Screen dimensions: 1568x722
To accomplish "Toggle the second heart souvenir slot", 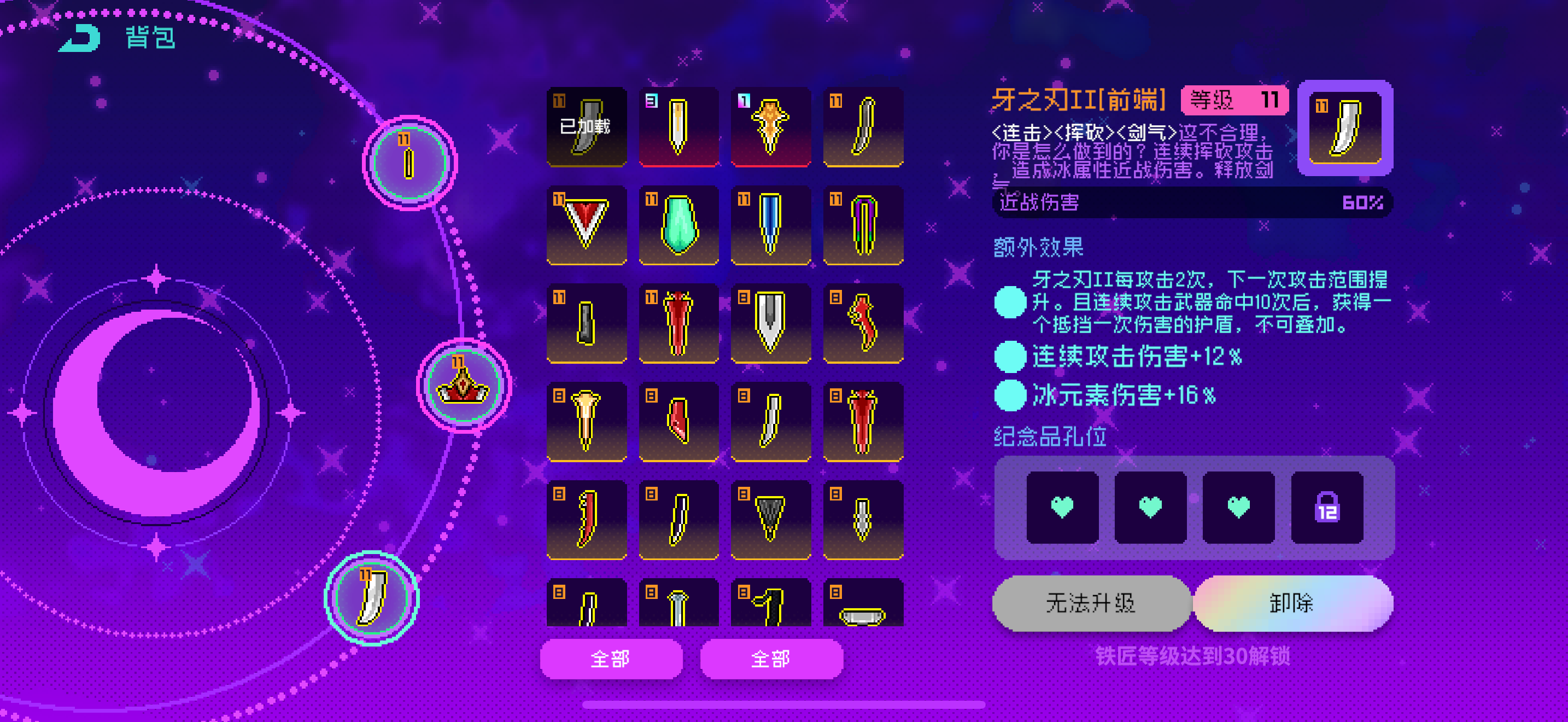I will tap(1149, 508).
